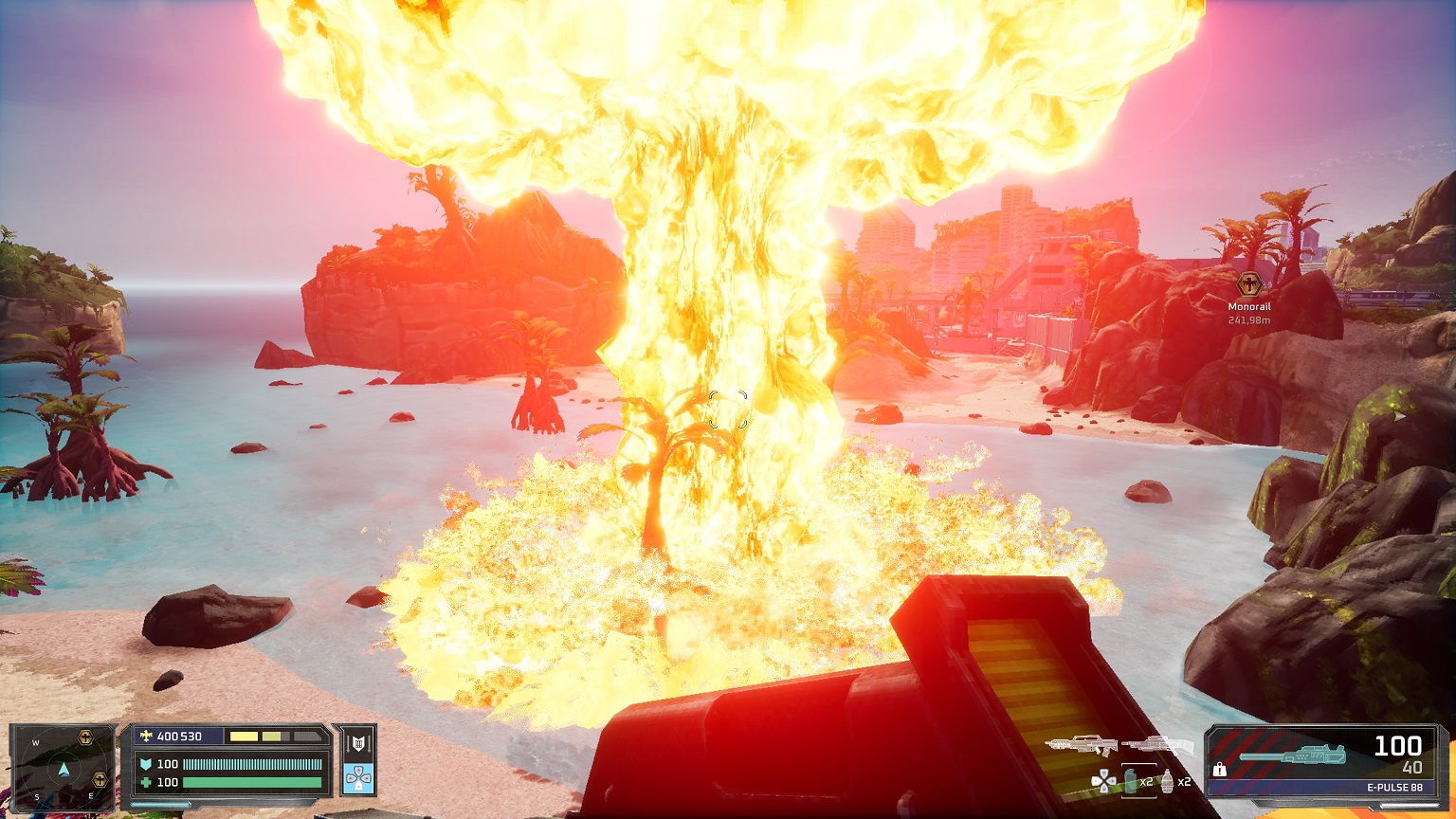Click the weight warning icon on weapon panel
The width and height of the screenshot is (1456, 819).
click(x=1220, y=770)
